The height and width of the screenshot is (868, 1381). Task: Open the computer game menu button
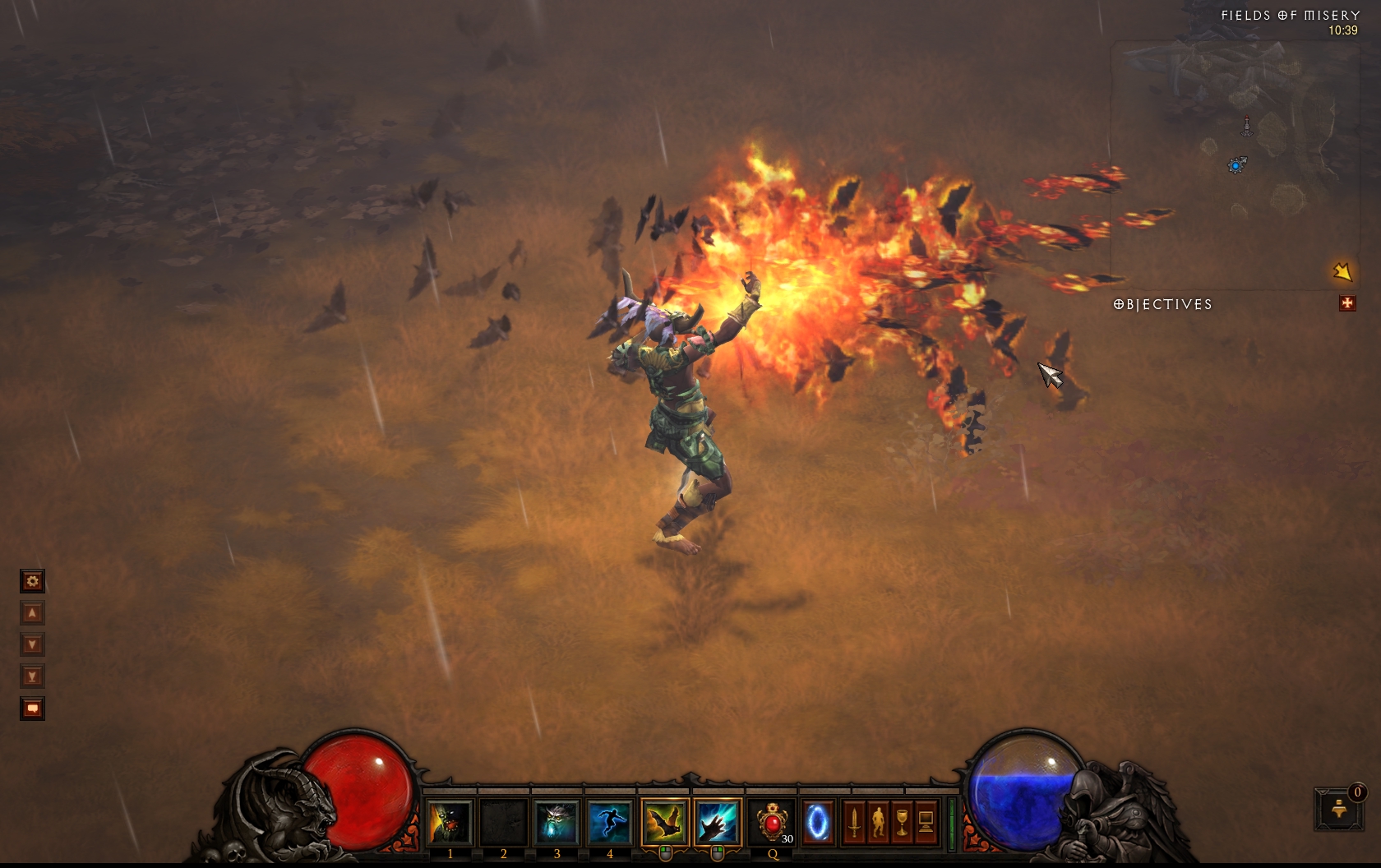tap(926, 822)
